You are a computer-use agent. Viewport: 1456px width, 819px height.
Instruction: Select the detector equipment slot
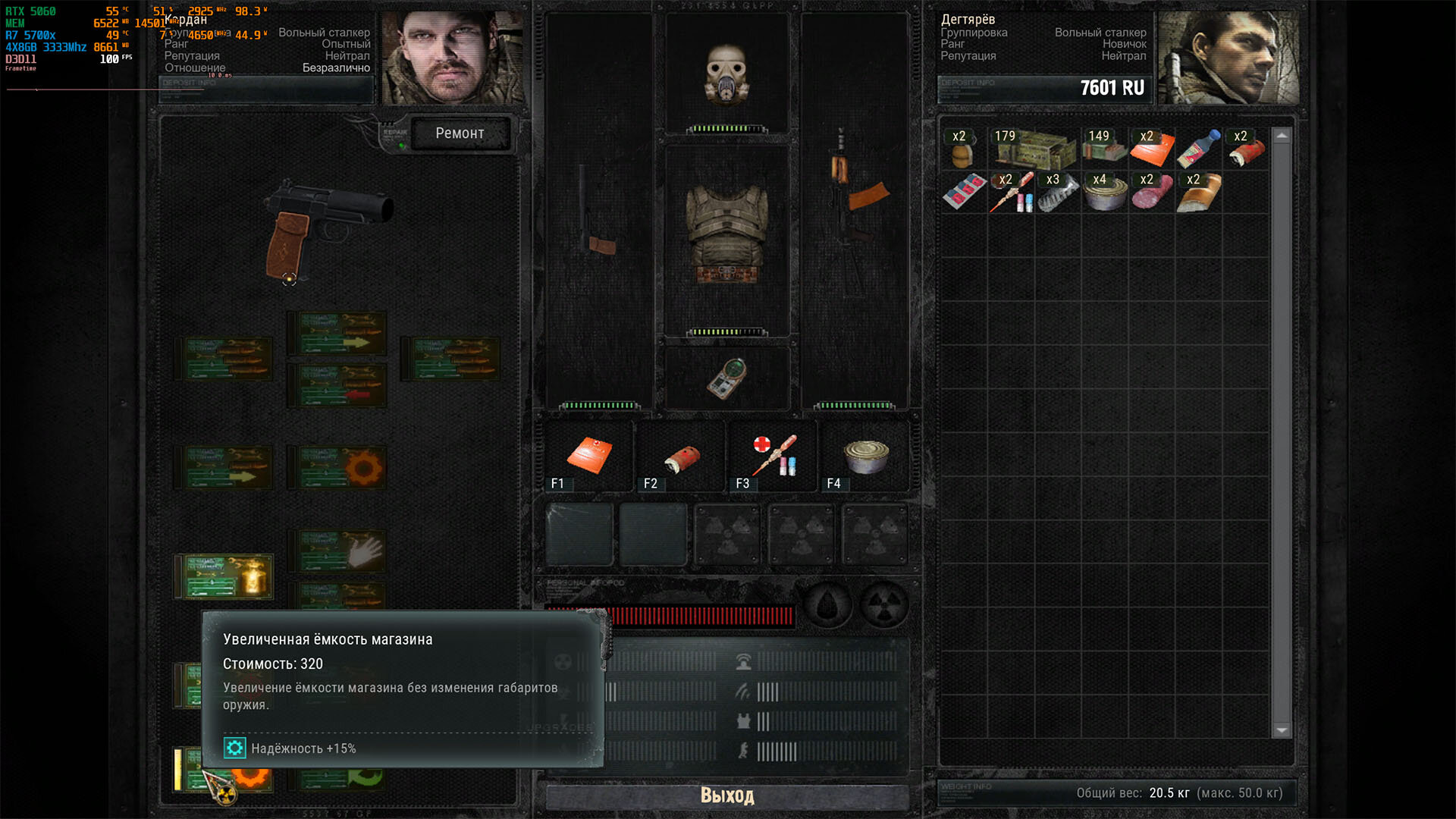coord(726,378)
